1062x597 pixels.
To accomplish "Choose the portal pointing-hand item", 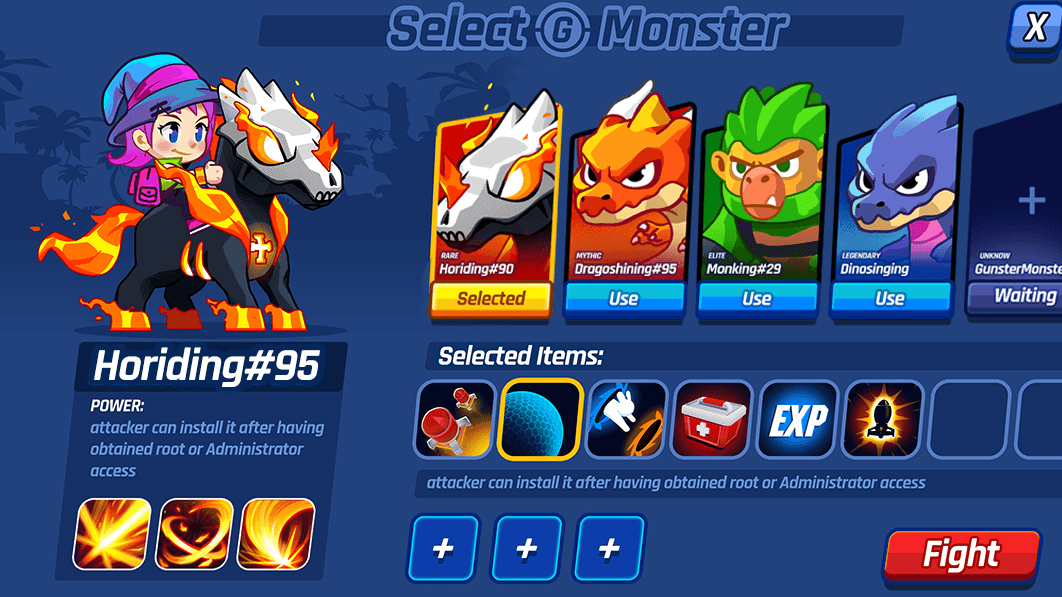I will (627, 420).
